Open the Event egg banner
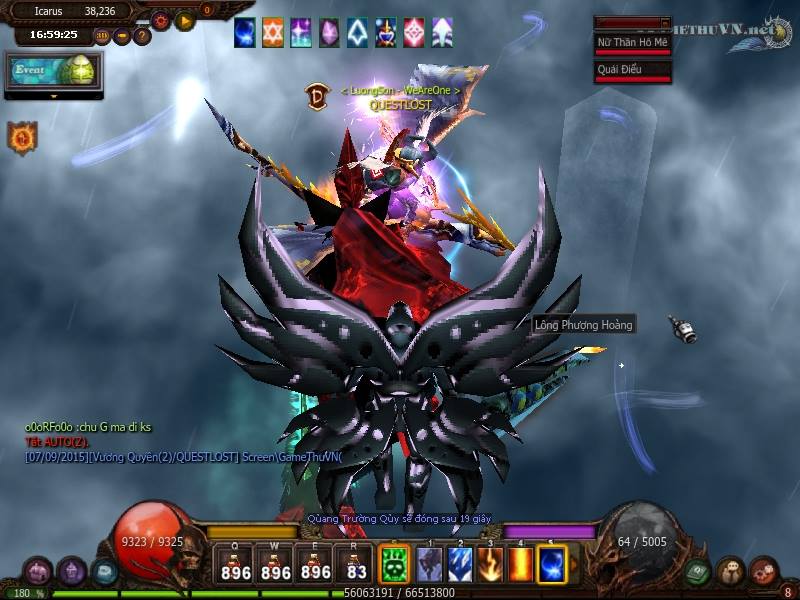Image resolution: width=800 pixels, height=600 pixels. click(x=54, y=72)
